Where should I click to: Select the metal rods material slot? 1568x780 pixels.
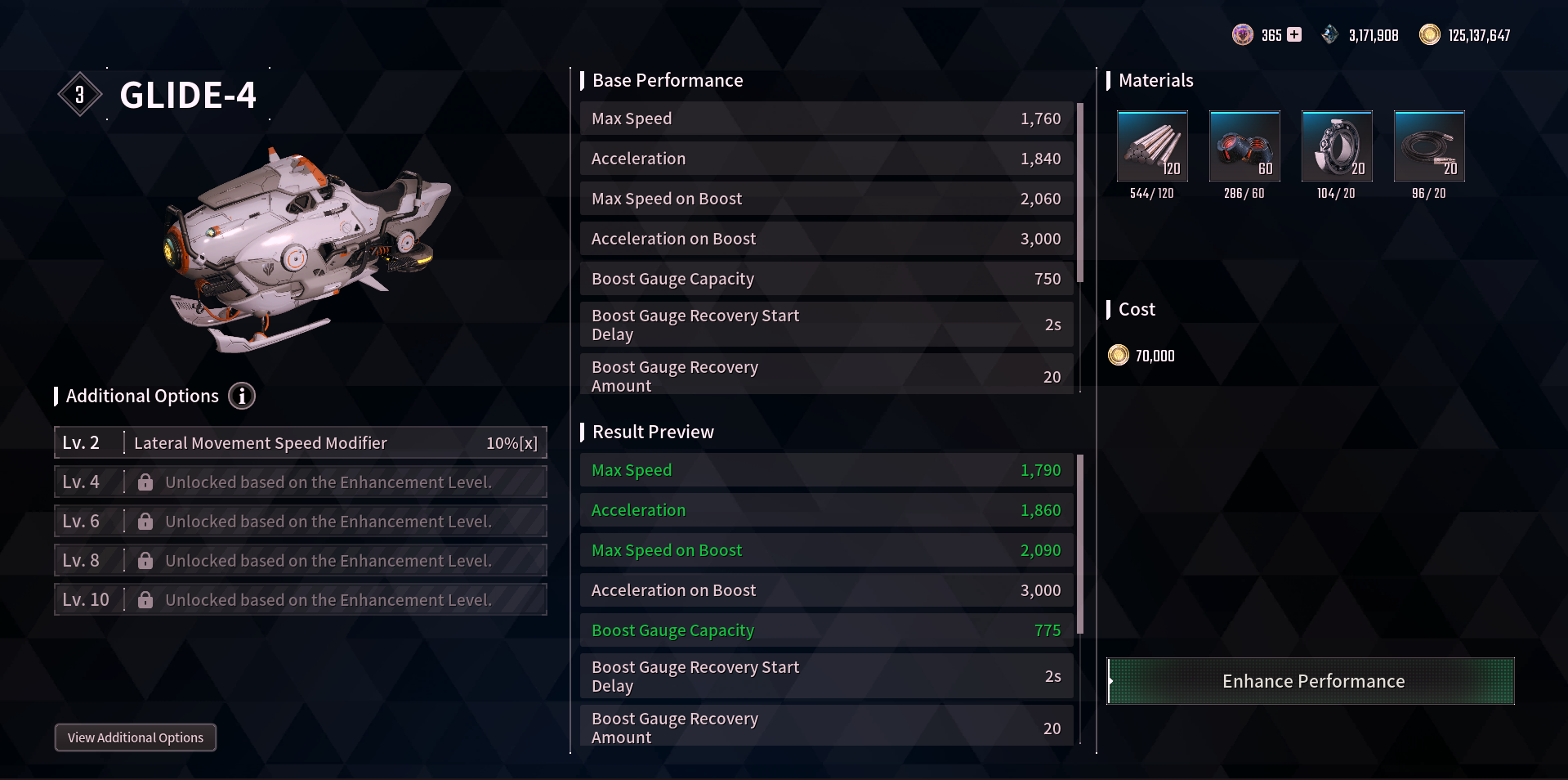pos(1152,147)
